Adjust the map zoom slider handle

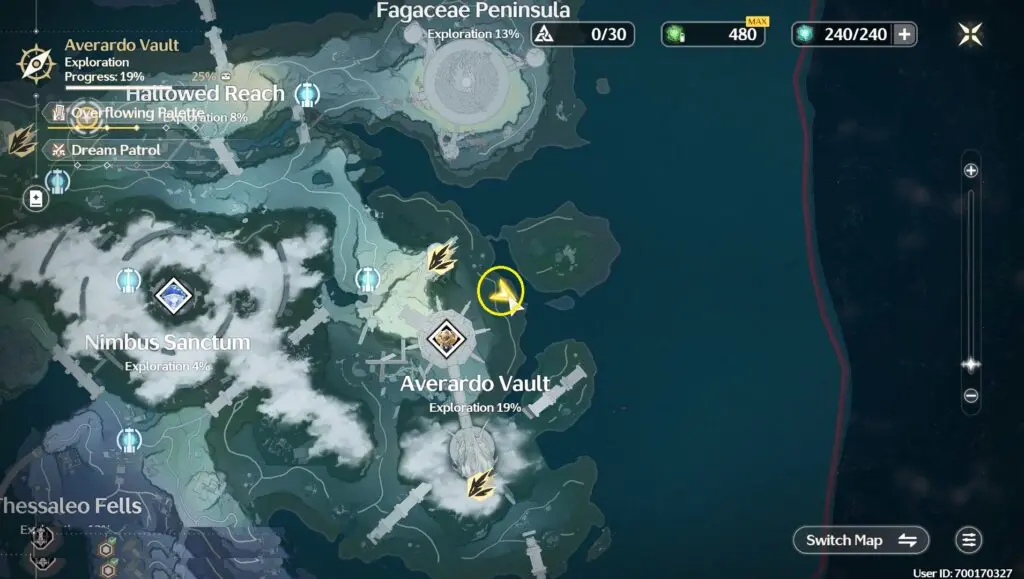pos(970,365)
